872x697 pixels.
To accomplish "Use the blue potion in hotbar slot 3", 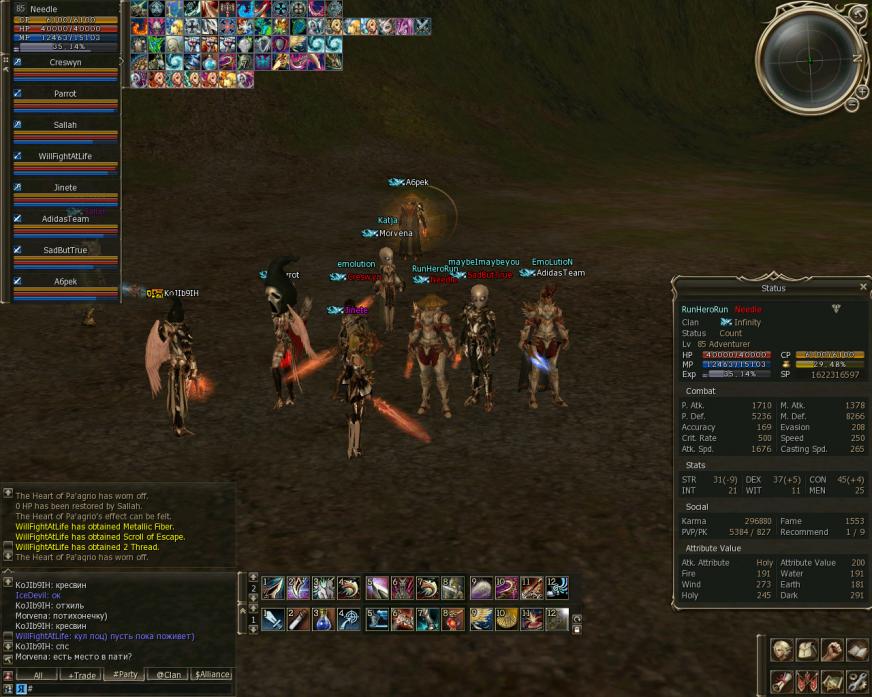I will click(x=322, y=620).
